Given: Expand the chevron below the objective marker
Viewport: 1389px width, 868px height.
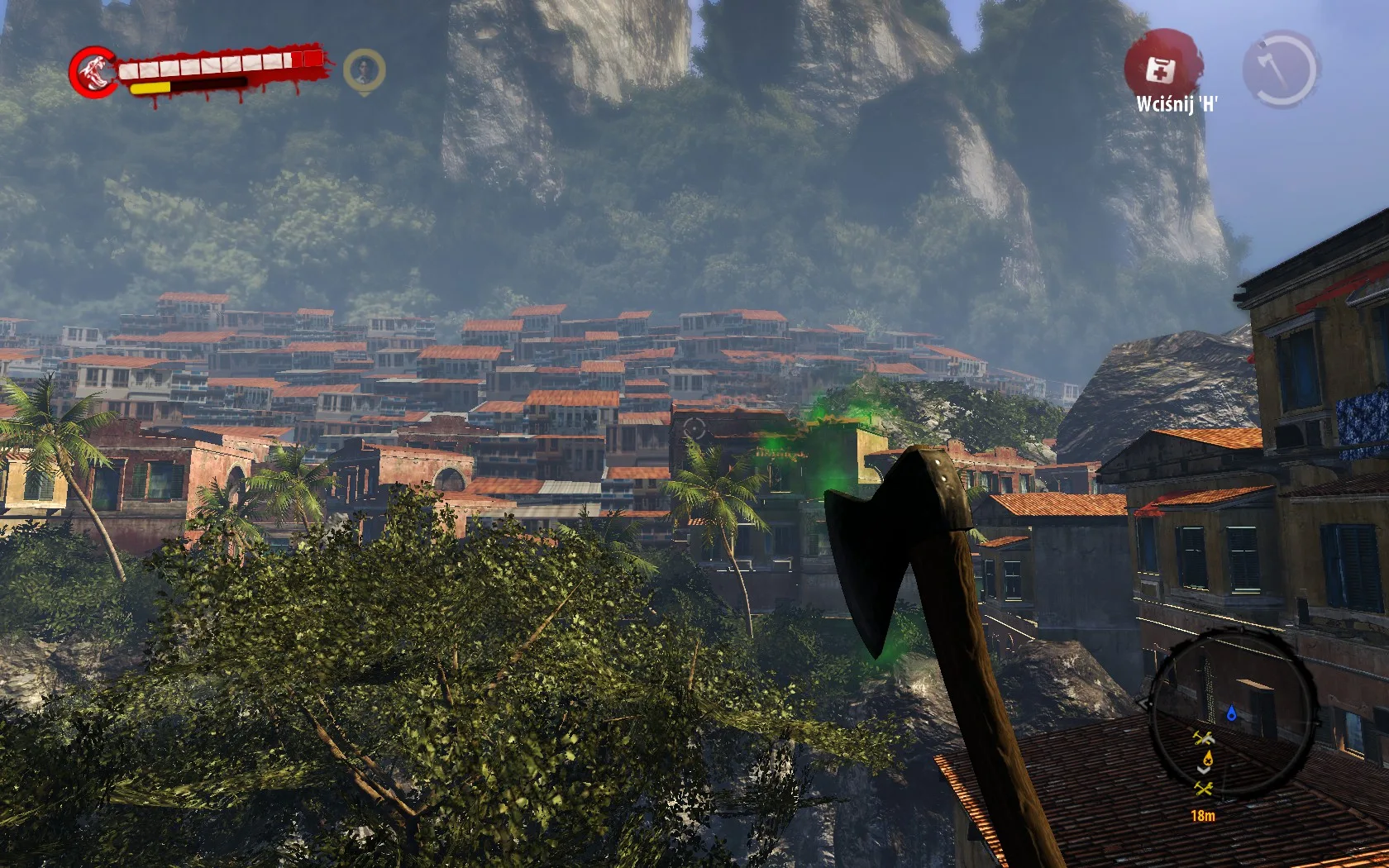Looking at the screenshot, I should click(x=1204, y=770).
